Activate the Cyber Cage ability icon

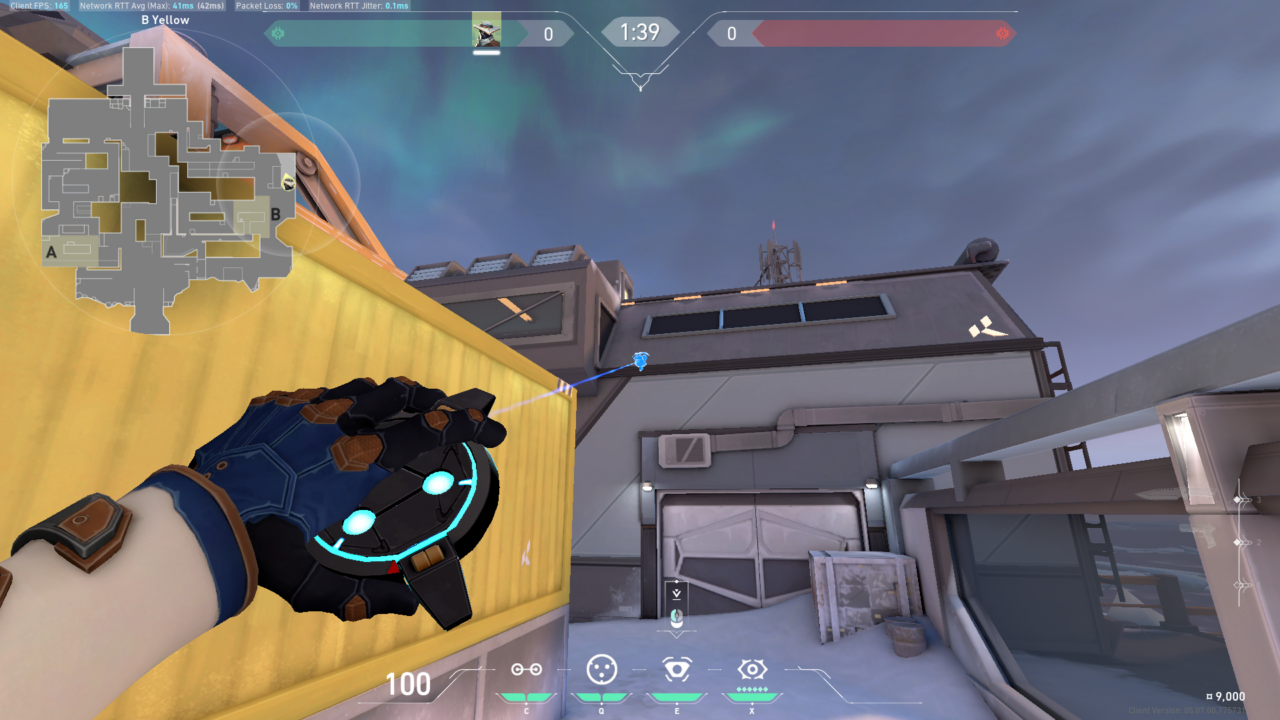click(602, 670)
